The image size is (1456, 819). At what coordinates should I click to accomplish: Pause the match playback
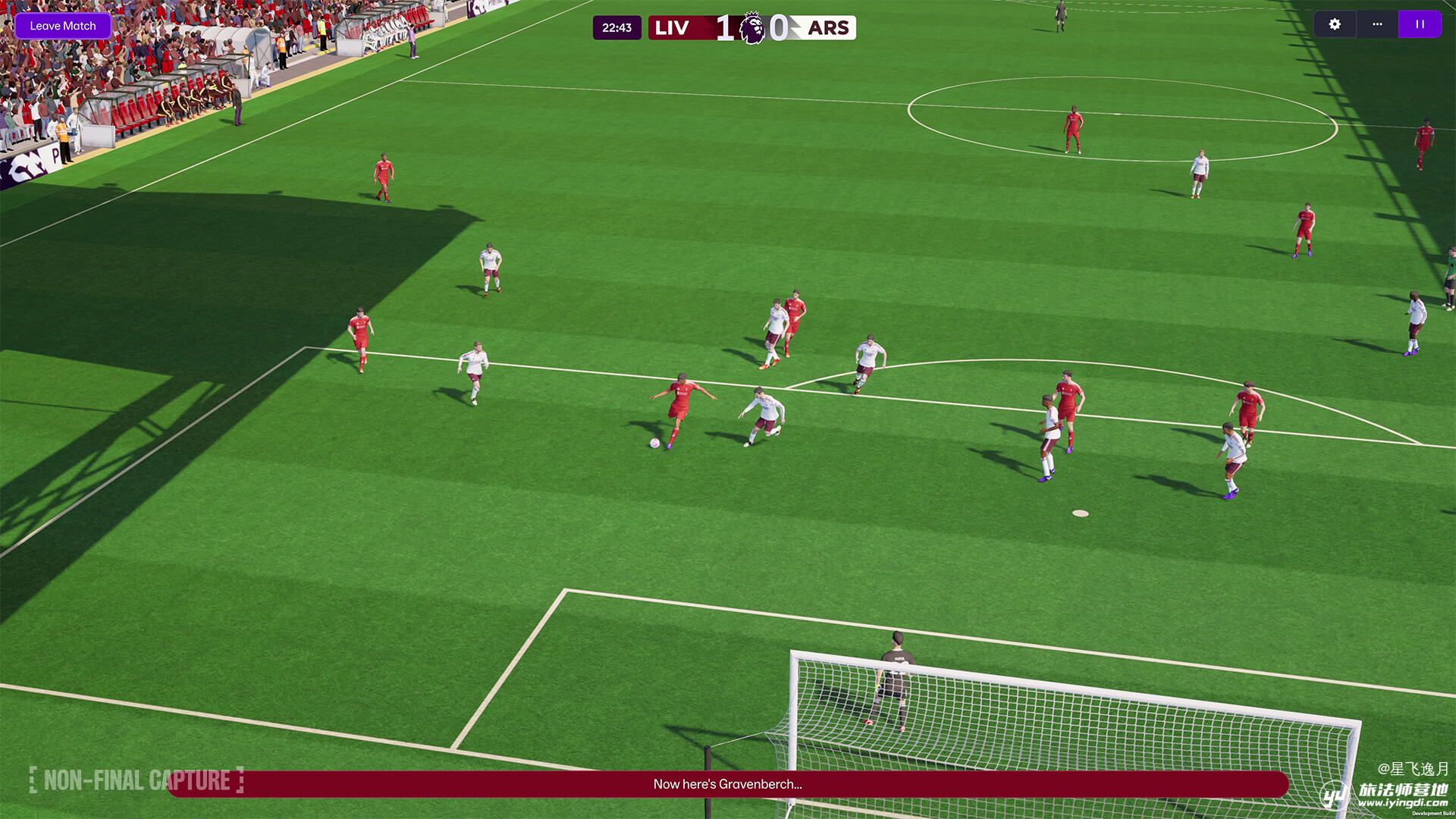1420,24
